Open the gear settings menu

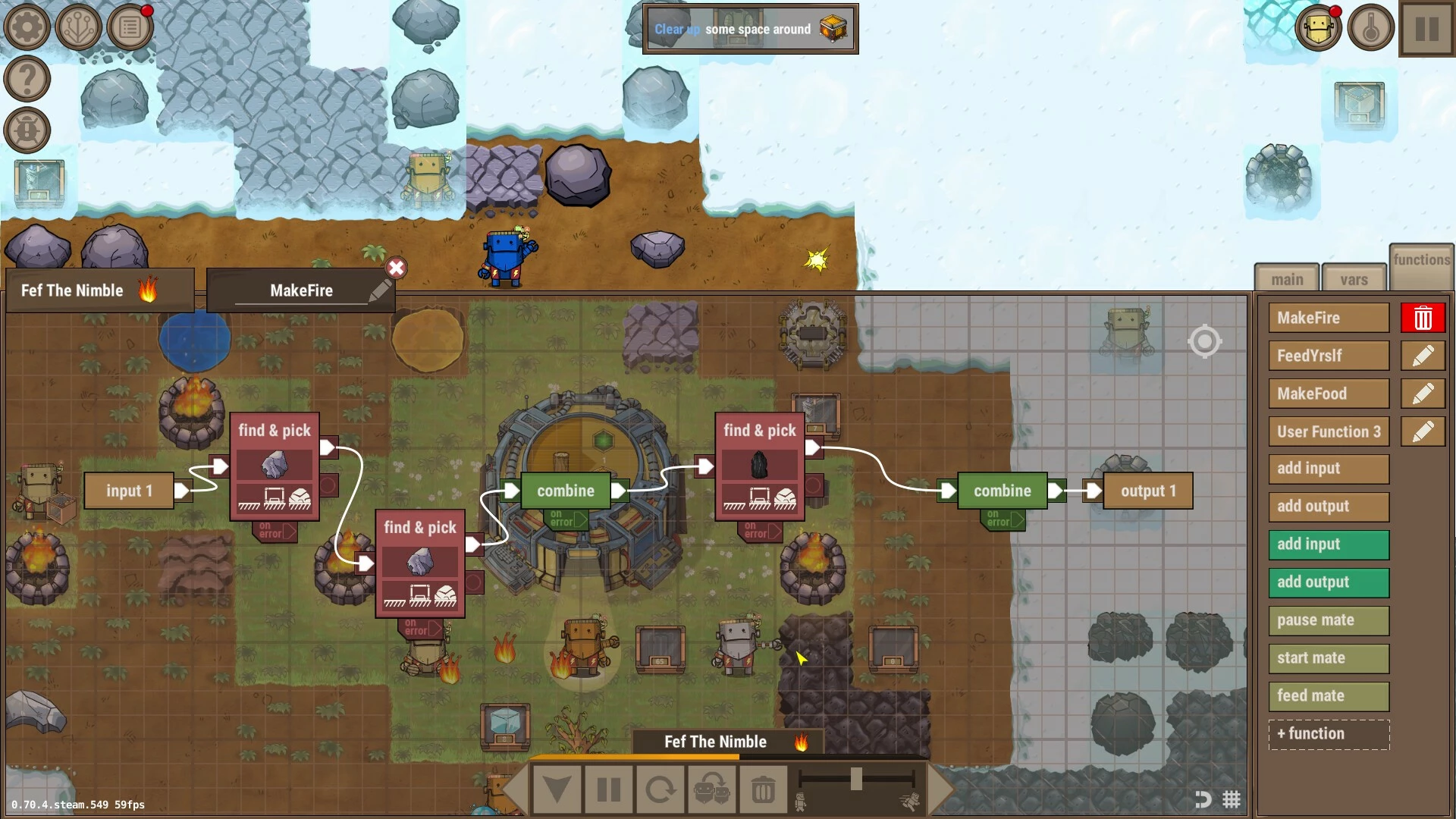coord(27,27)
